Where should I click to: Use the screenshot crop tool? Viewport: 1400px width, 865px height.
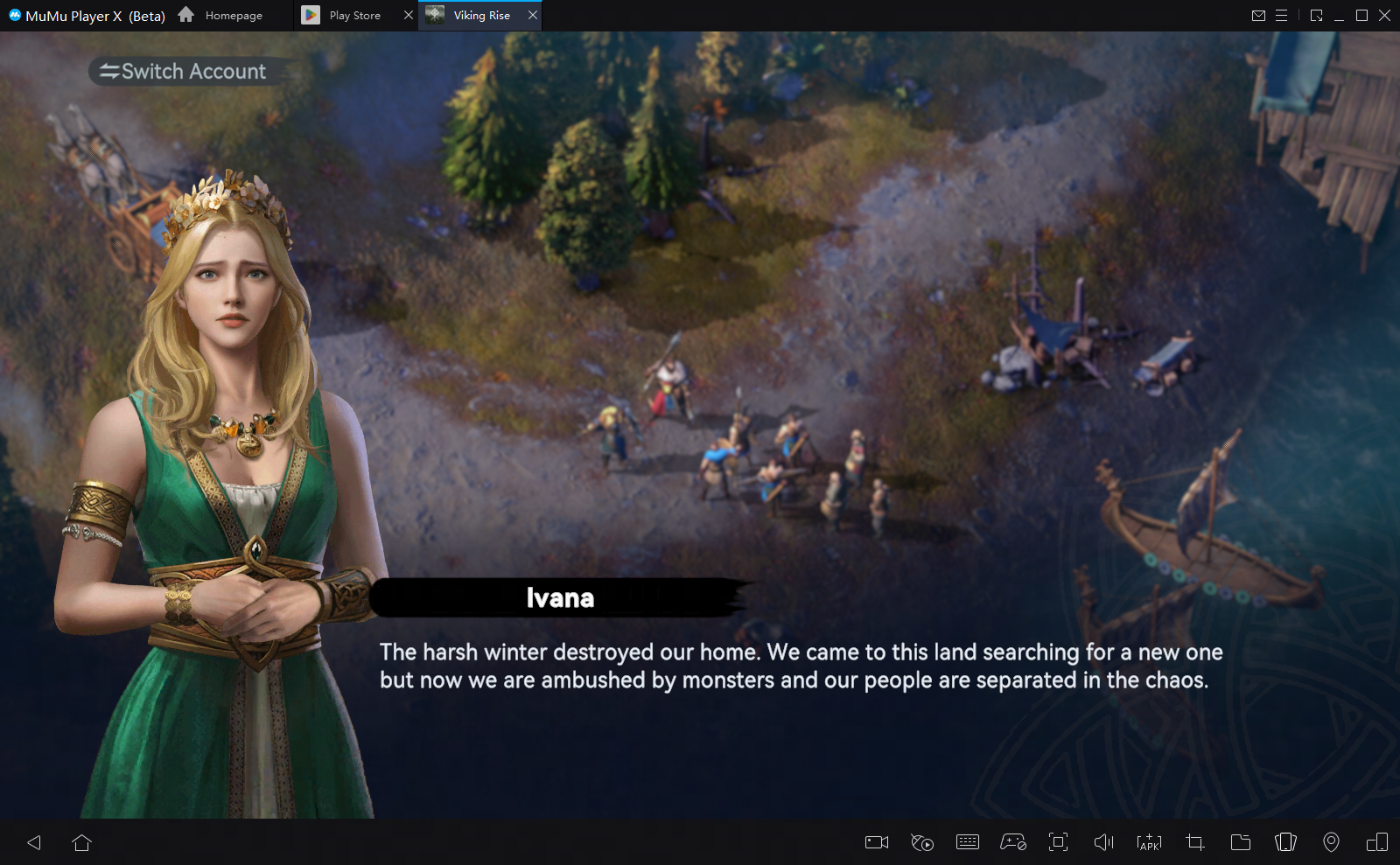1194,842
